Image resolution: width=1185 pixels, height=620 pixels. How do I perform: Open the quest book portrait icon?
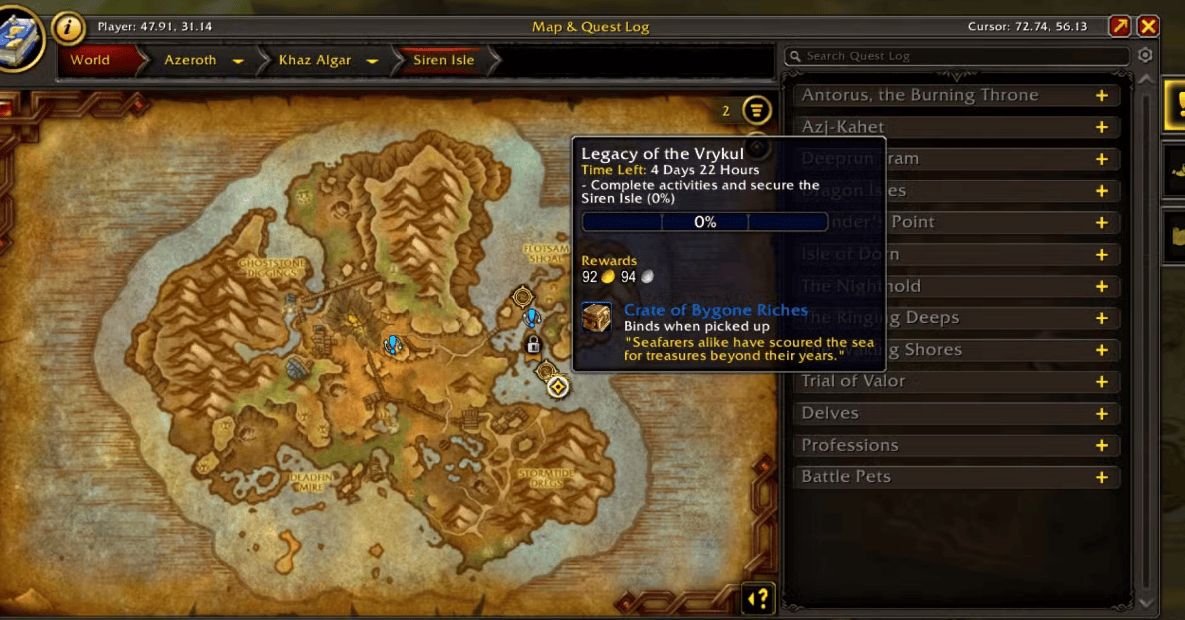click(x=18, y=40)
